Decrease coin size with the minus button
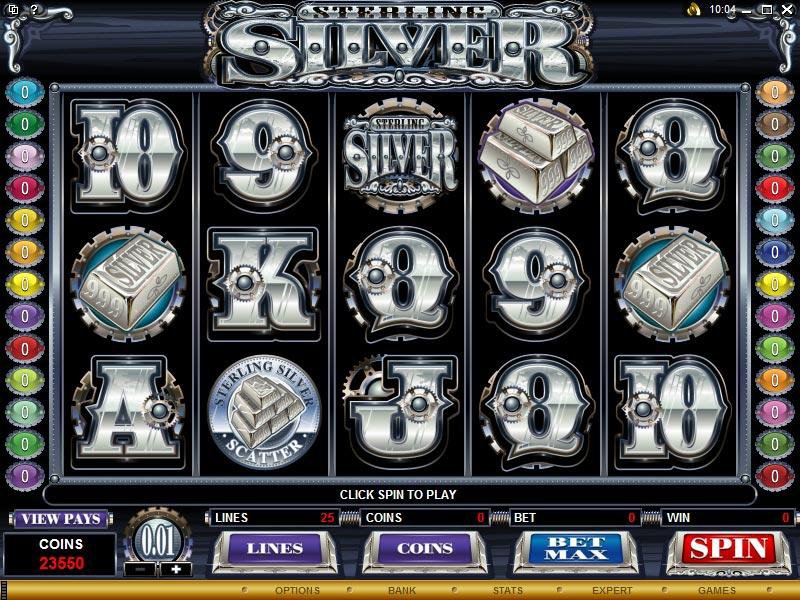The width and height of the screenshot is (800, 600). pyautogui.click(x=140, y=569)
